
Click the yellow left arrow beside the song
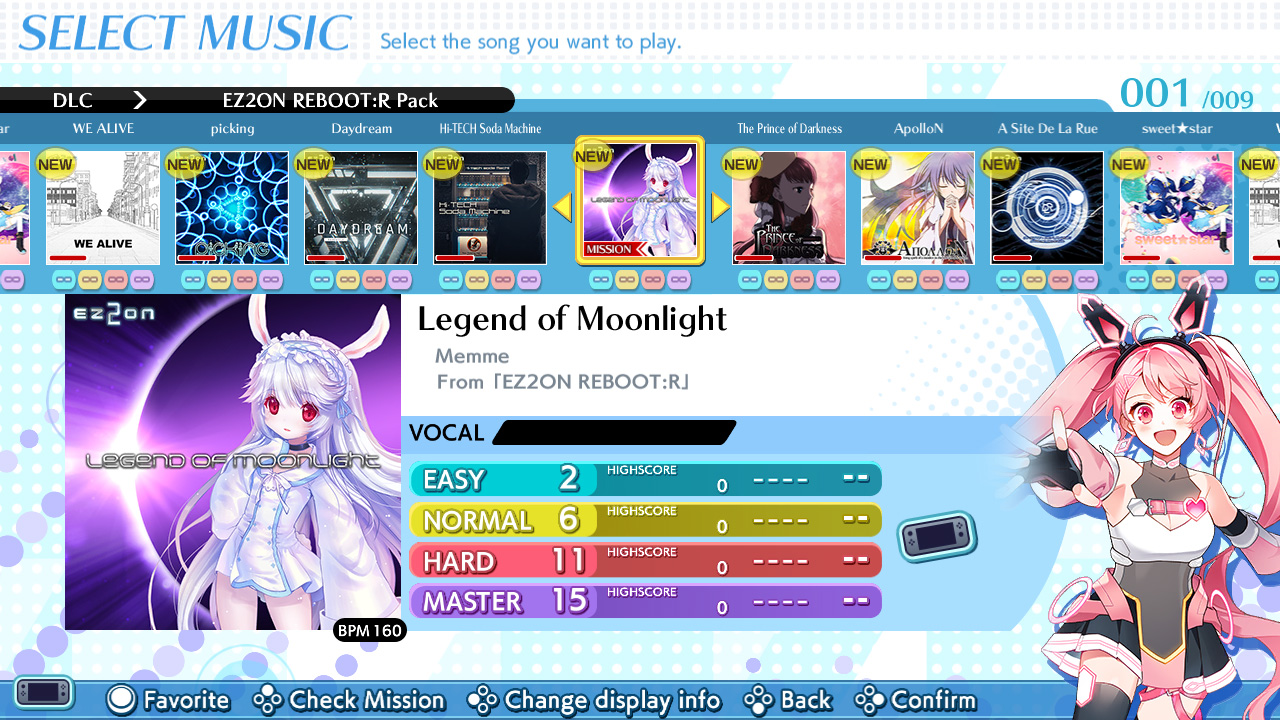pos(561,207)
